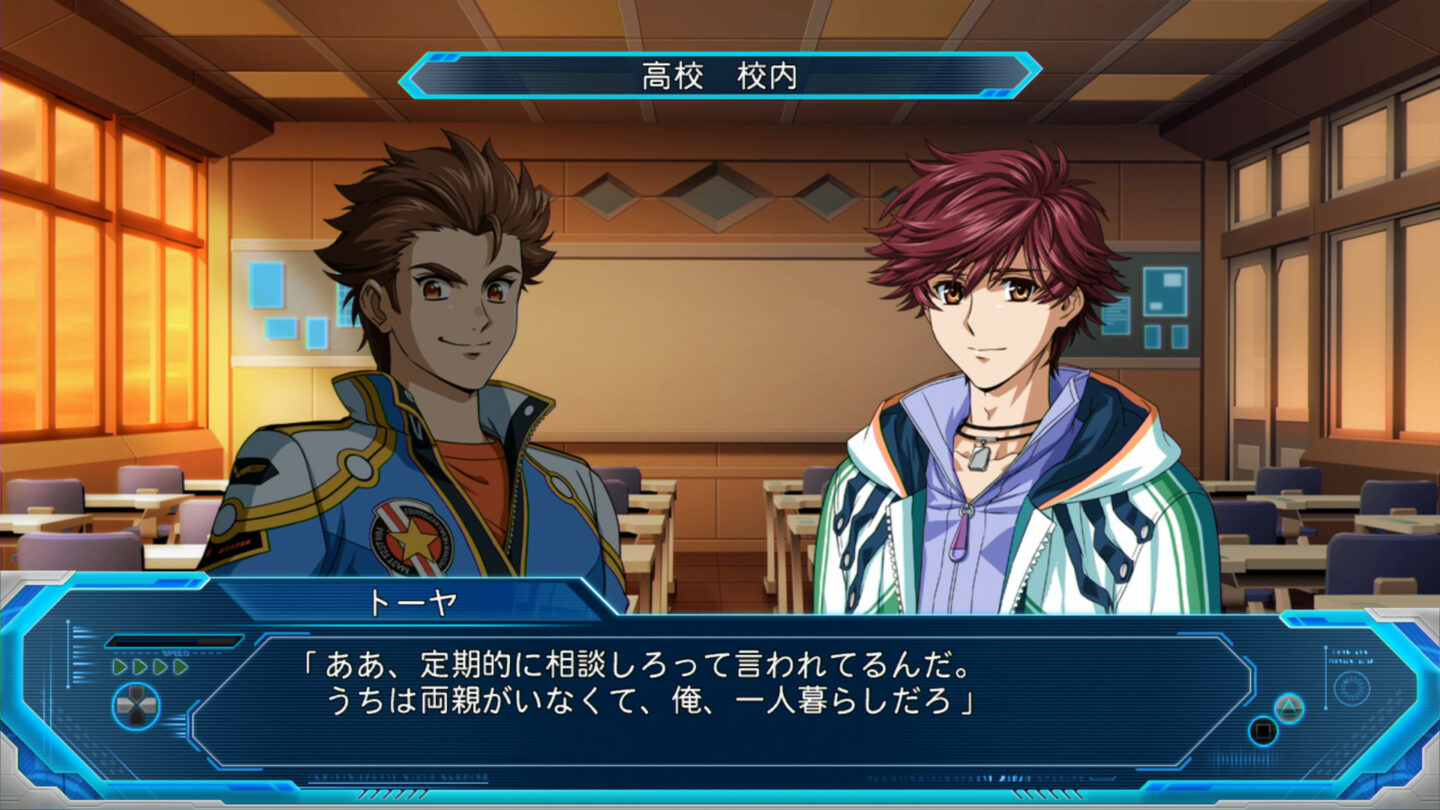Toggle auto-advance using the Triangle button icon
Viewport: 1440px width, 810px height.
pos(1288,709)
